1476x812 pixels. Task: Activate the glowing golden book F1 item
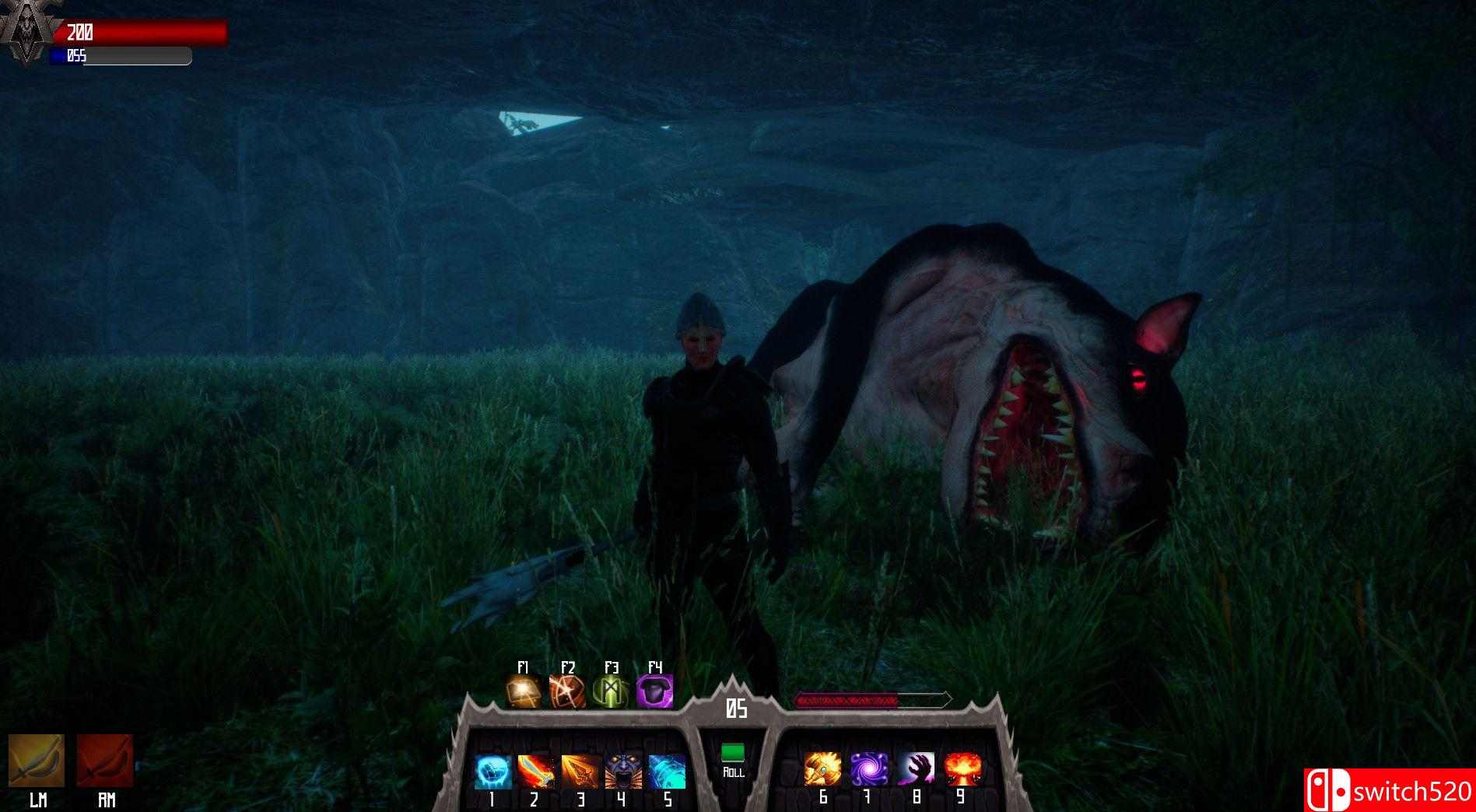tap(524, 691)
